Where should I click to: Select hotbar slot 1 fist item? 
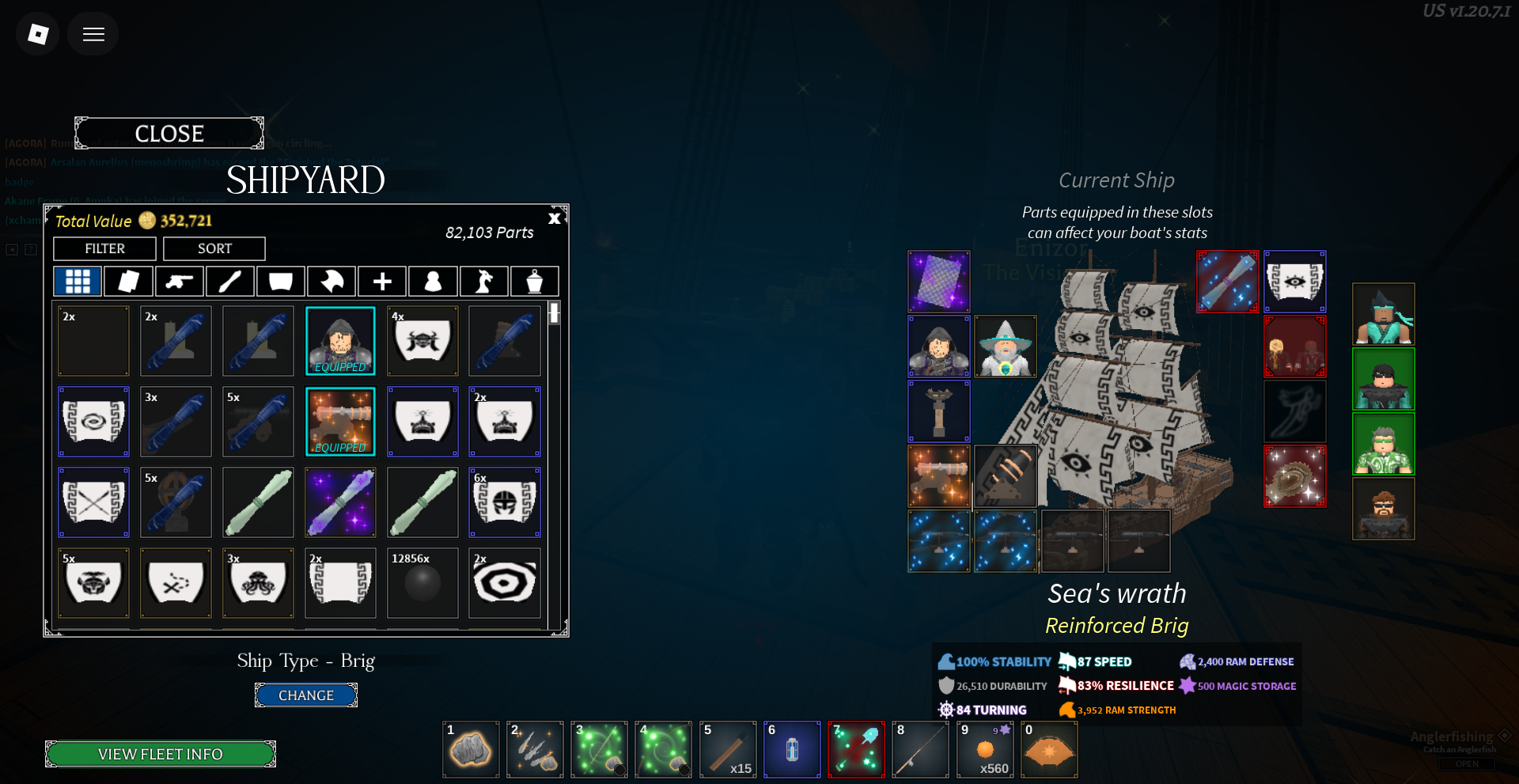[x=471, y=749]
